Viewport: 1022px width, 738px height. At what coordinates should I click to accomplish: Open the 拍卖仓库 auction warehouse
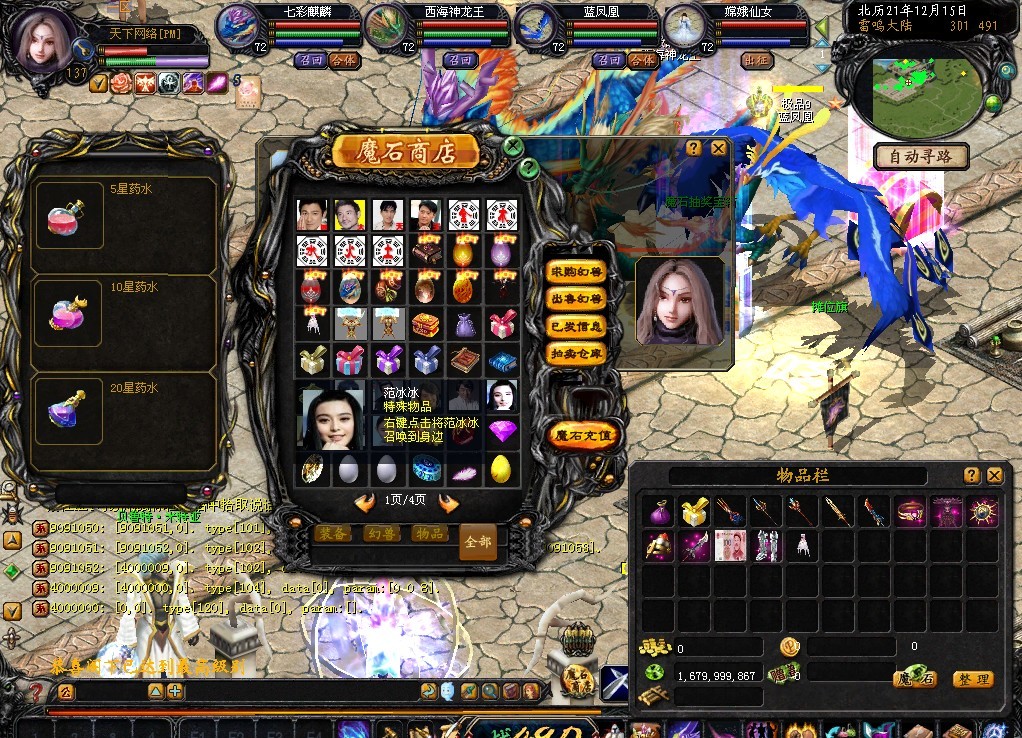pyautogui.click(x=576, y=353)
